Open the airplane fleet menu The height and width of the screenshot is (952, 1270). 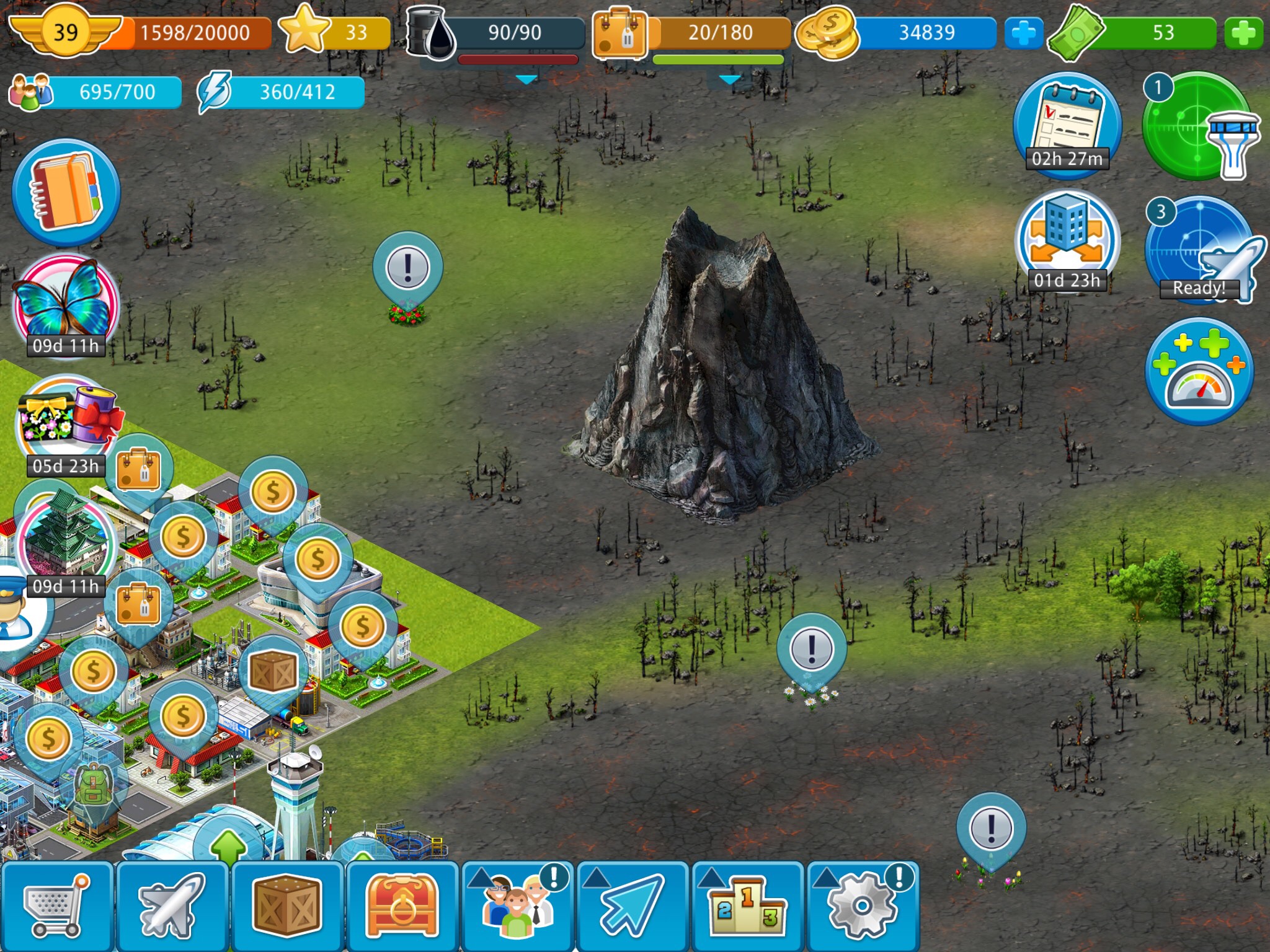[x=172, y=906]
